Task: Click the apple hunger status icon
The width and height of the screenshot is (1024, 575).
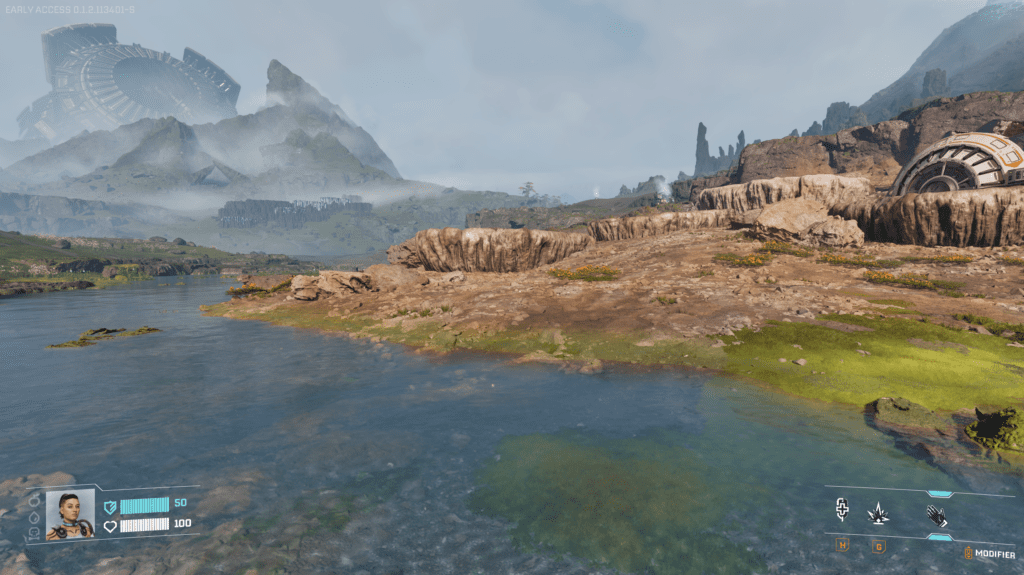Action: click(x=34, y=500)
